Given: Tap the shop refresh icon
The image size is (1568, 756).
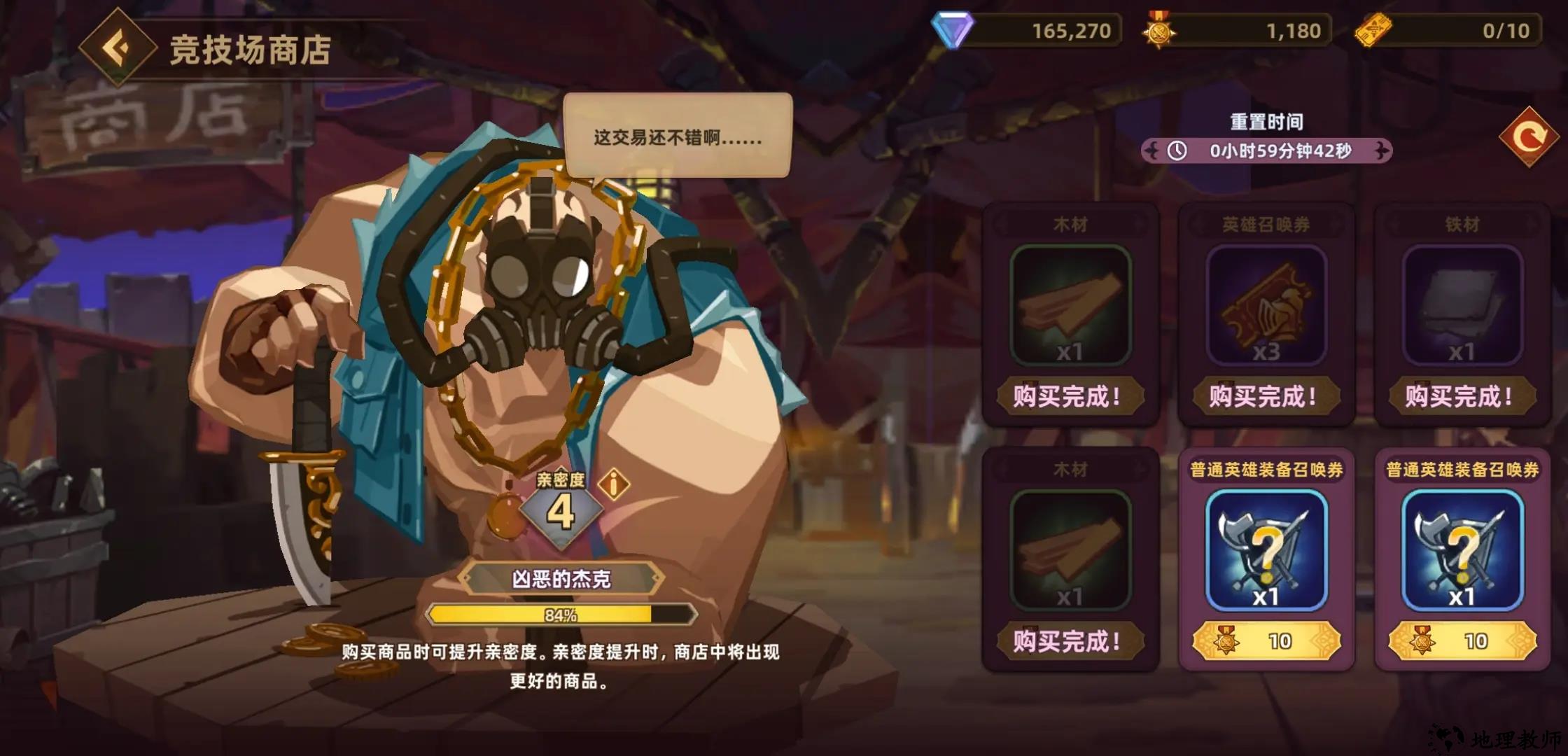Looking at the screenshot, I should [x=1529, y=138].
